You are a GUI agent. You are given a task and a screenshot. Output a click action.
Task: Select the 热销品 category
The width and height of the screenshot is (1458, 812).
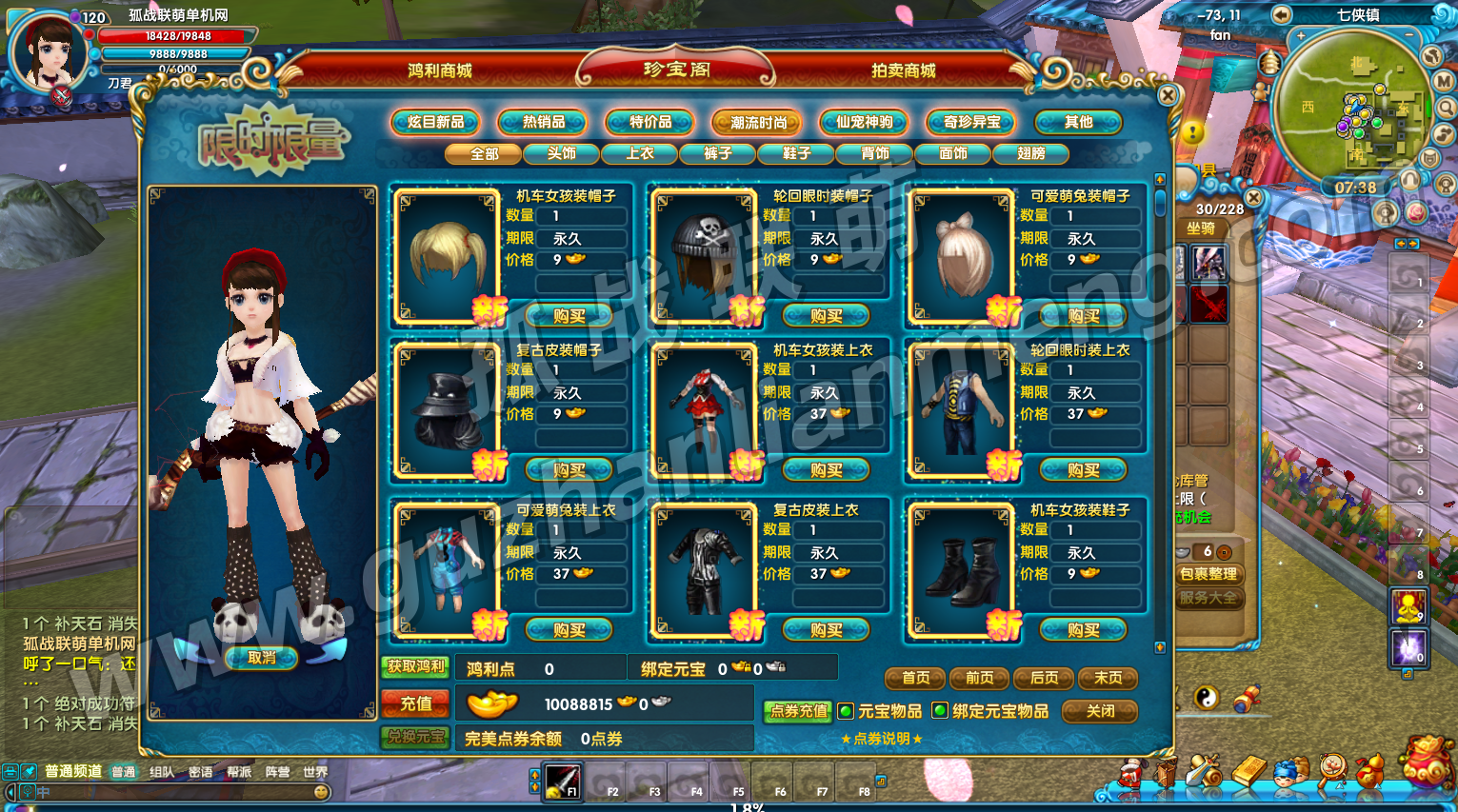click(x=544, y=122)
